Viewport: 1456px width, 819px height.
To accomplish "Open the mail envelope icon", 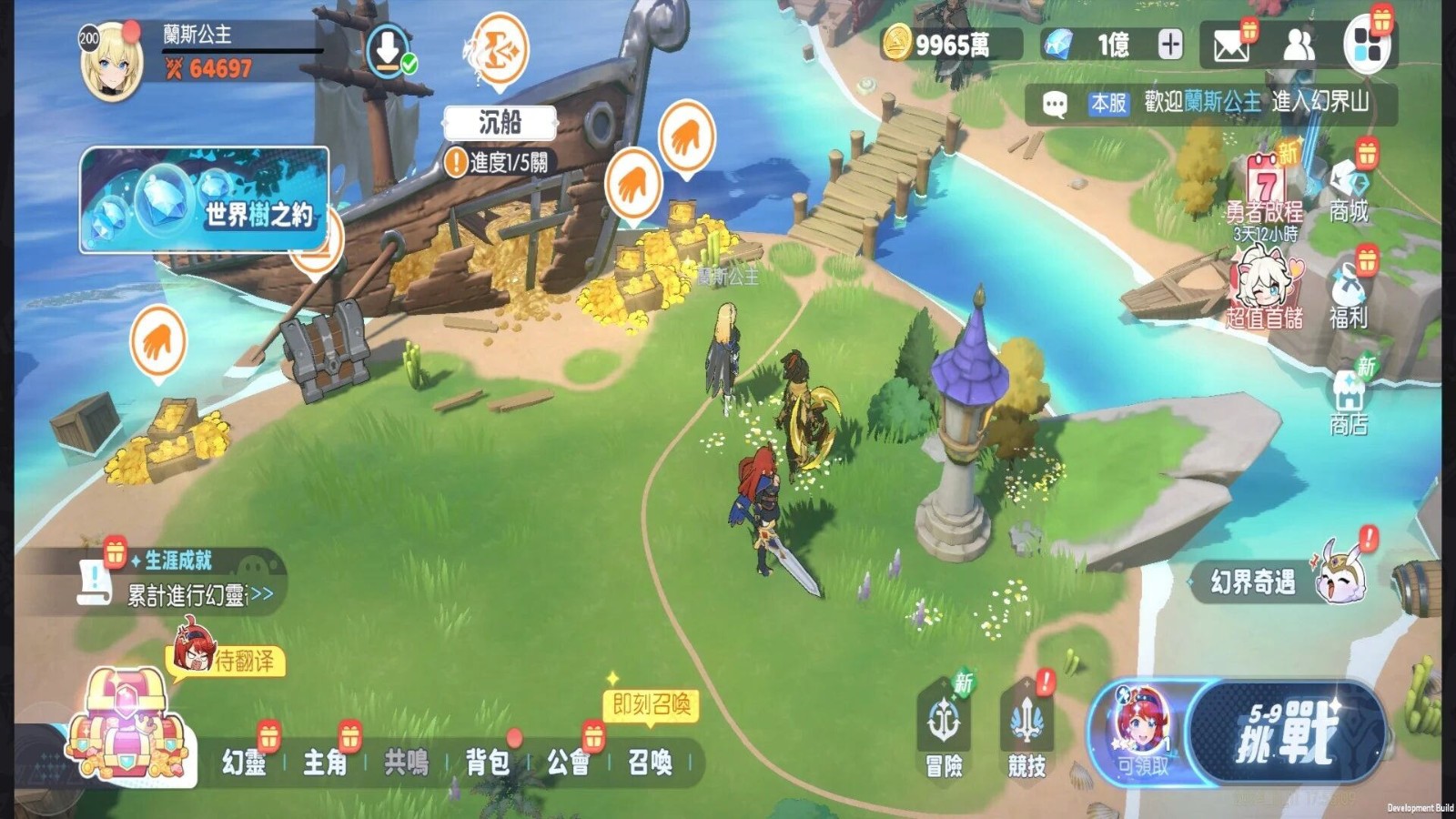I will click(x=1230, y=45).
